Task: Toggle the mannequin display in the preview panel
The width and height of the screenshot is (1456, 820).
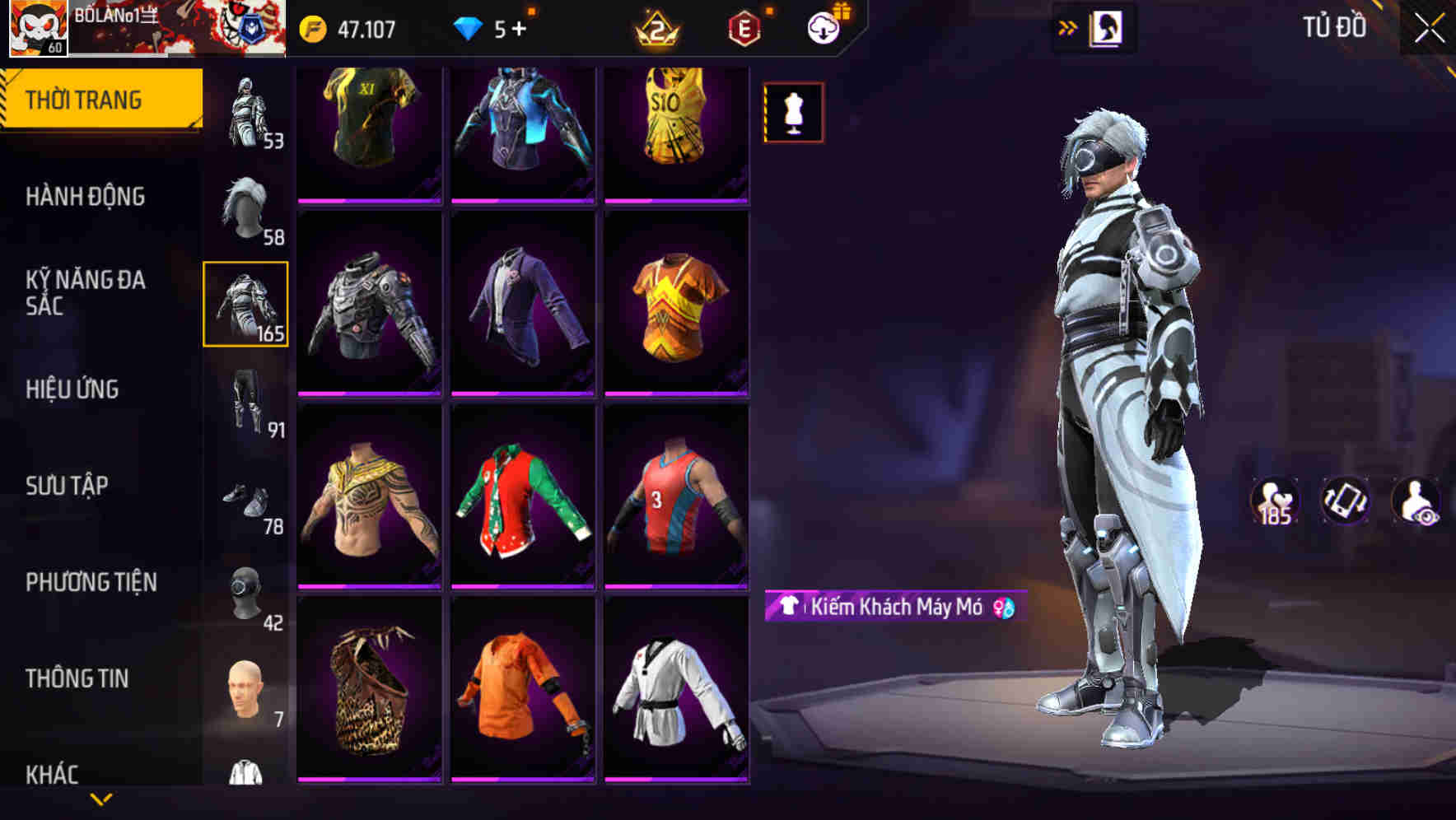Action: click(793, 112)
